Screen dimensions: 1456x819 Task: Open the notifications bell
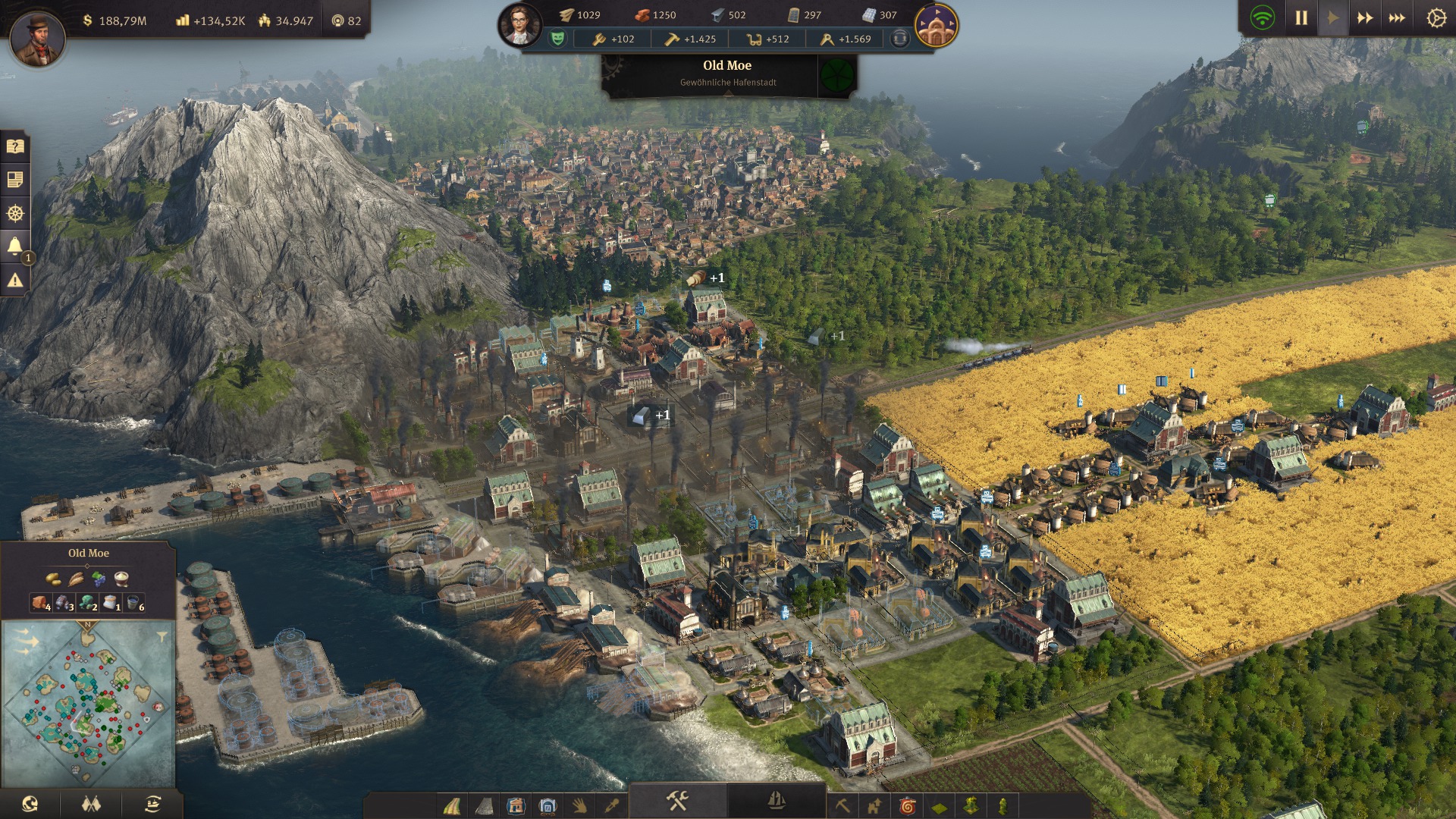[x=15, y=246]
